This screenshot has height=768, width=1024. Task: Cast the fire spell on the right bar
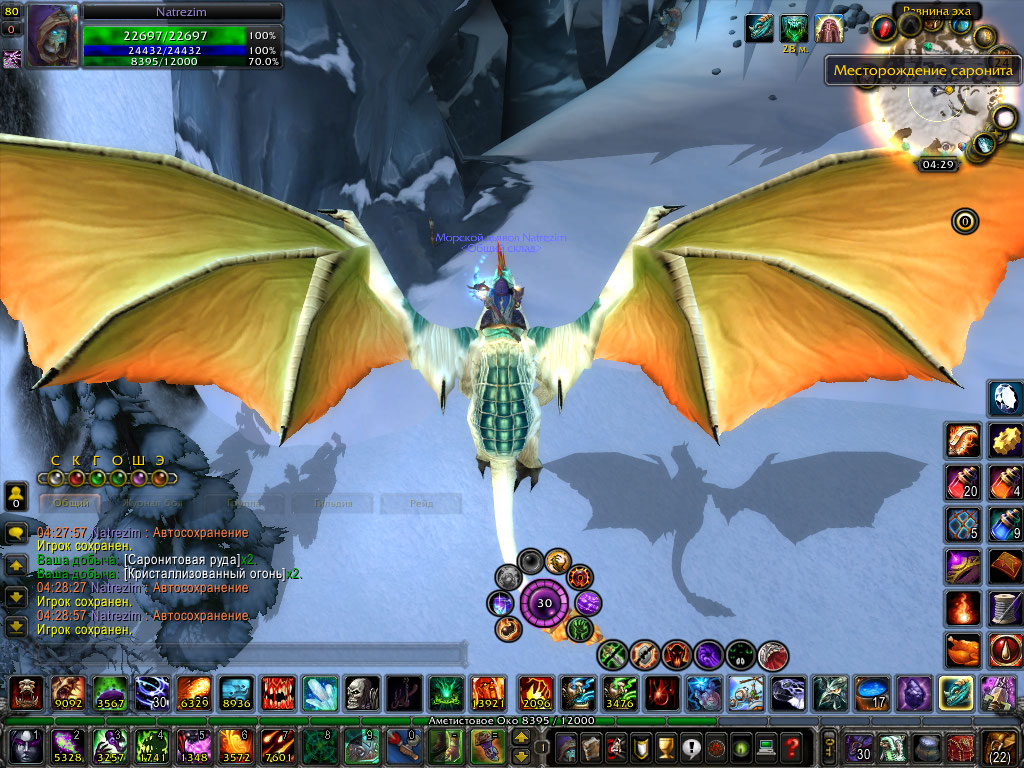click(962, 607)
